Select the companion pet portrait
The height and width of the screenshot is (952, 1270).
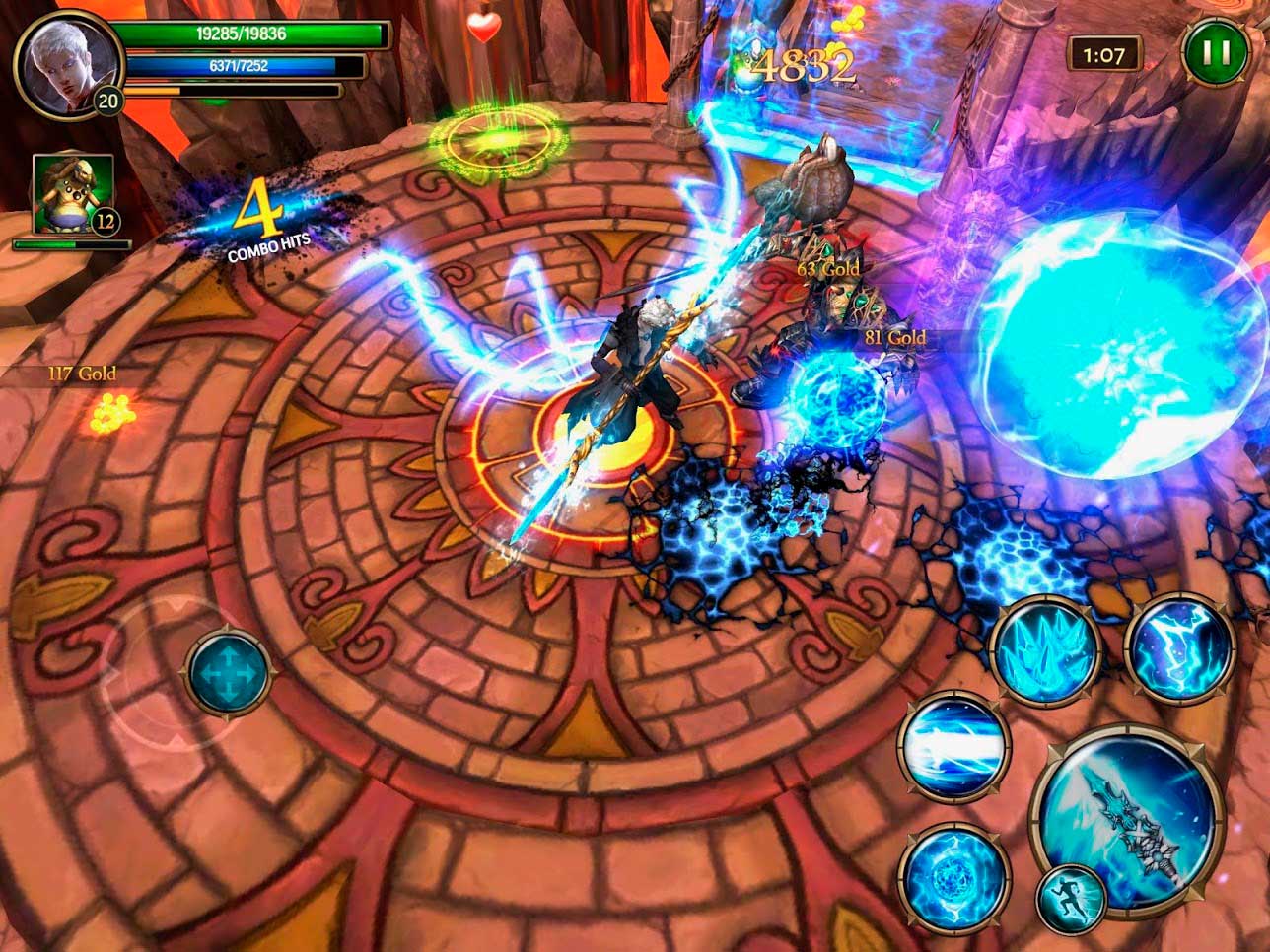click(x=73, y=195)
